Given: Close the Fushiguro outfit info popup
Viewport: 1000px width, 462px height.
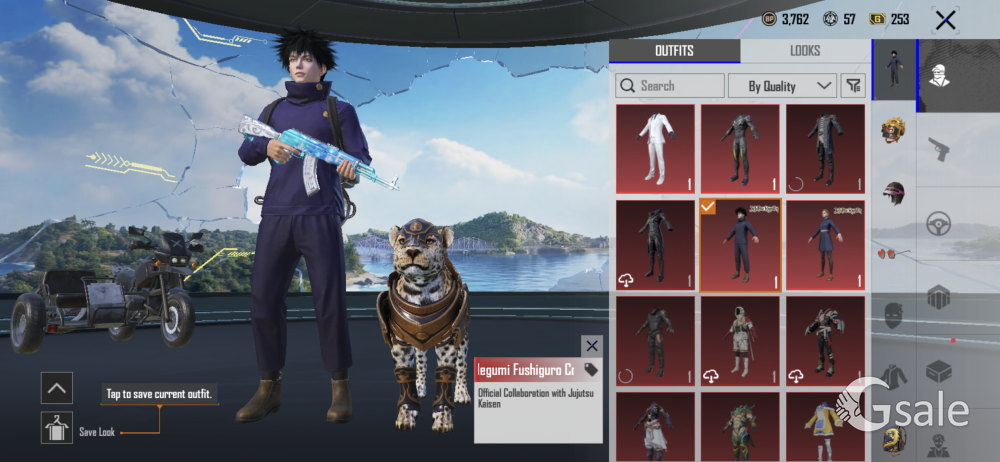Looking at the screenshot, I should click(592, 346).
